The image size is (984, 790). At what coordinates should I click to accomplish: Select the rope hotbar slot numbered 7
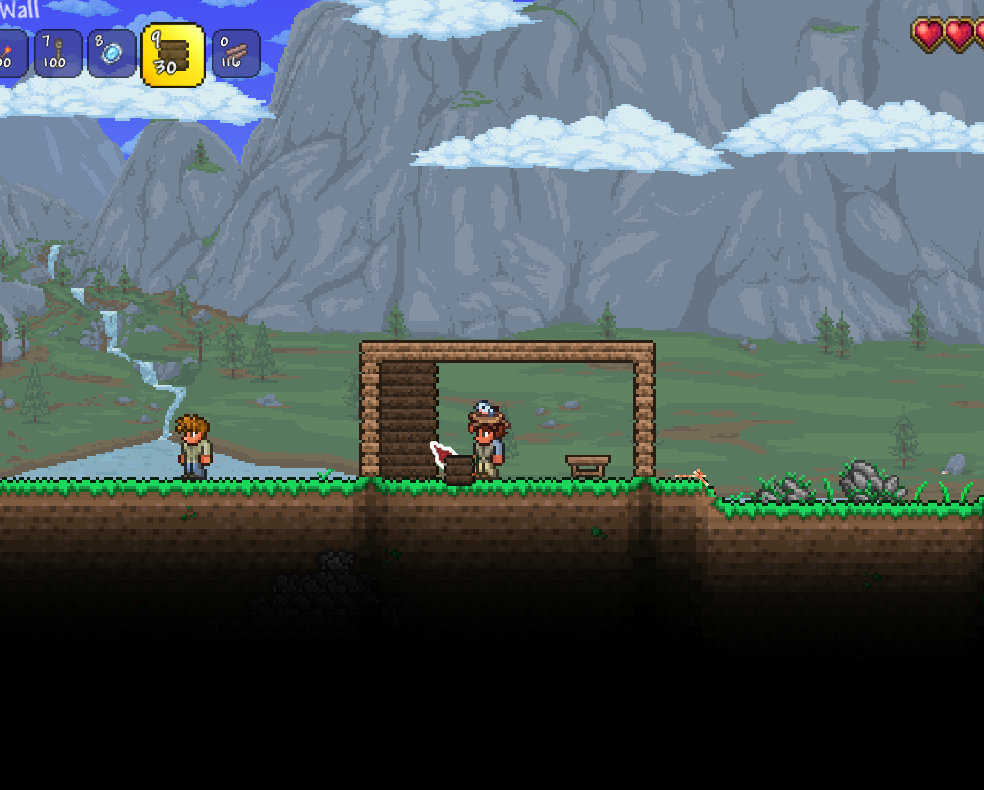pyautogui.click(x=58, y=53)
